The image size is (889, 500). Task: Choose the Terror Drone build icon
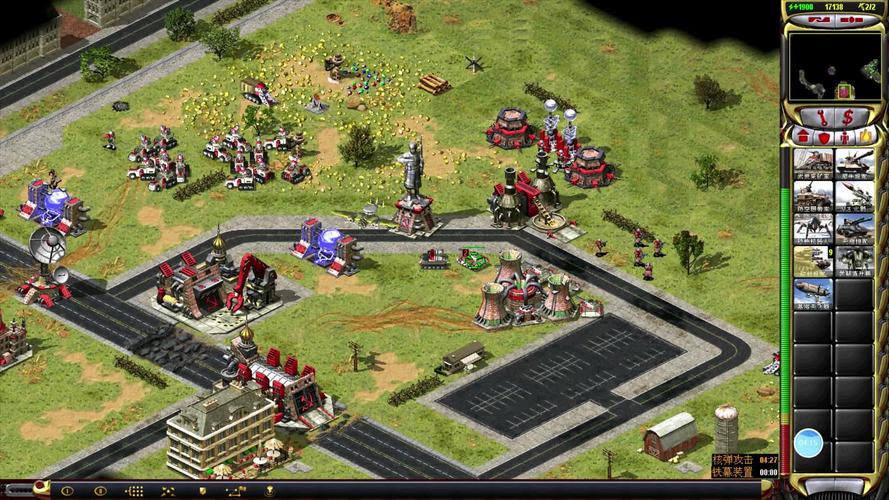coord(812,229)
